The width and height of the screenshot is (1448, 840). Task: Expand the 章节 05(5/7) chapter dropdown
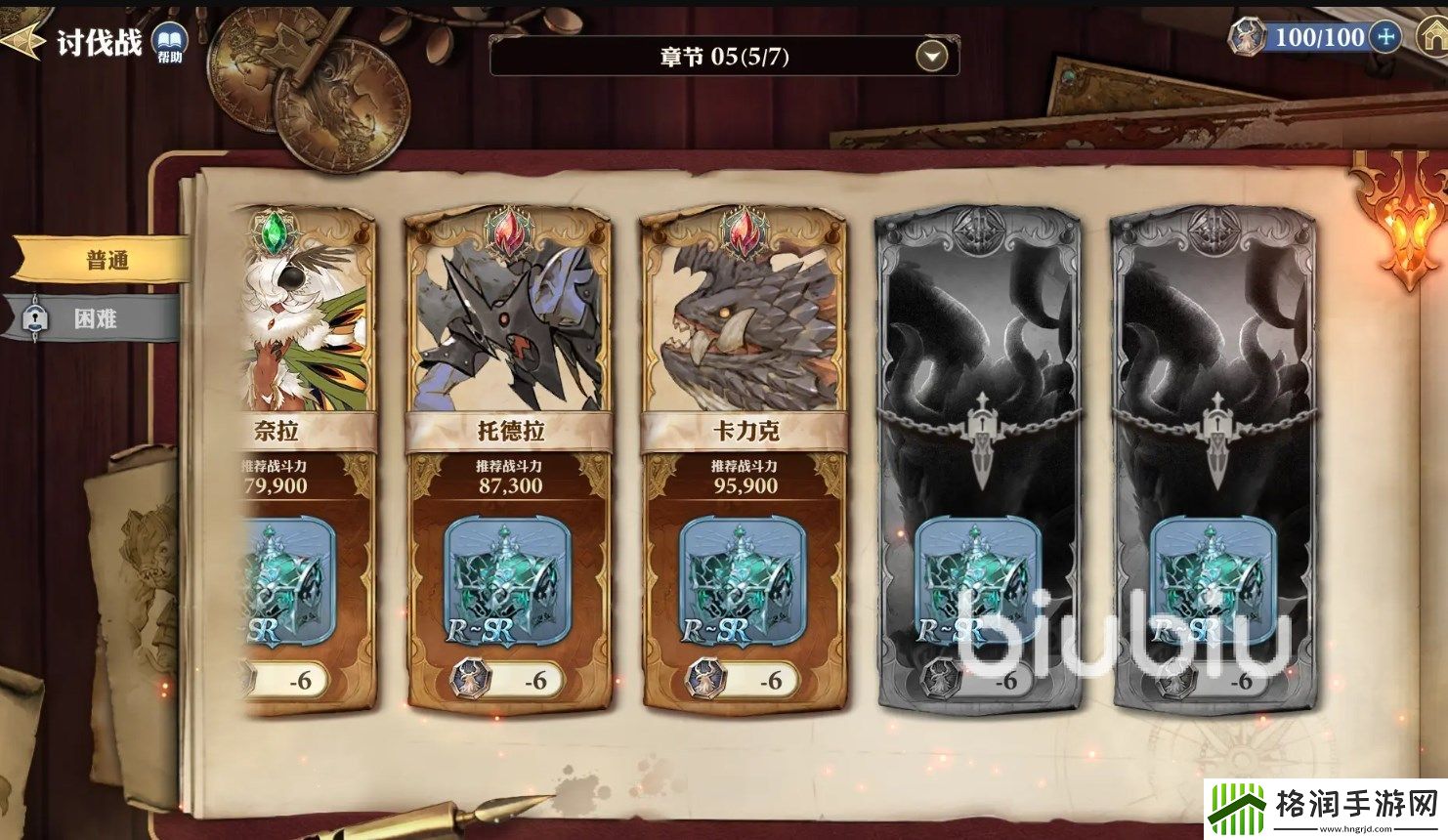(931, 57)
